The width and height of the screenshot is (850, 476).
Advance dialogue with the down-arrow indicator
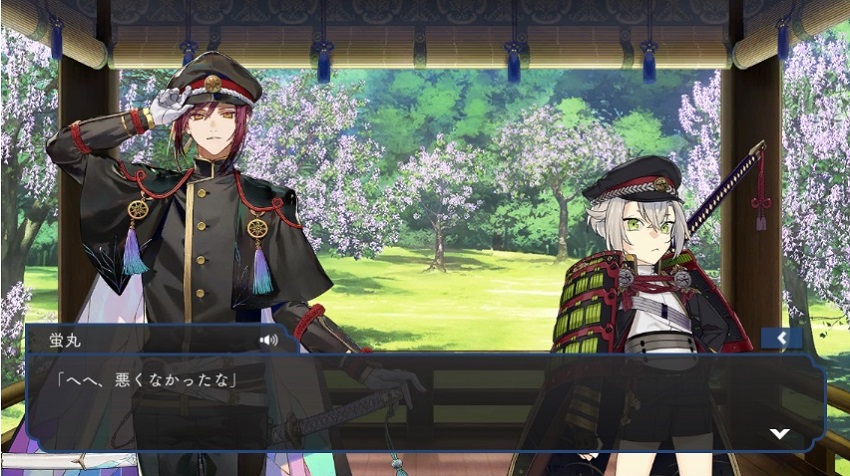click(x=779, y=433)
